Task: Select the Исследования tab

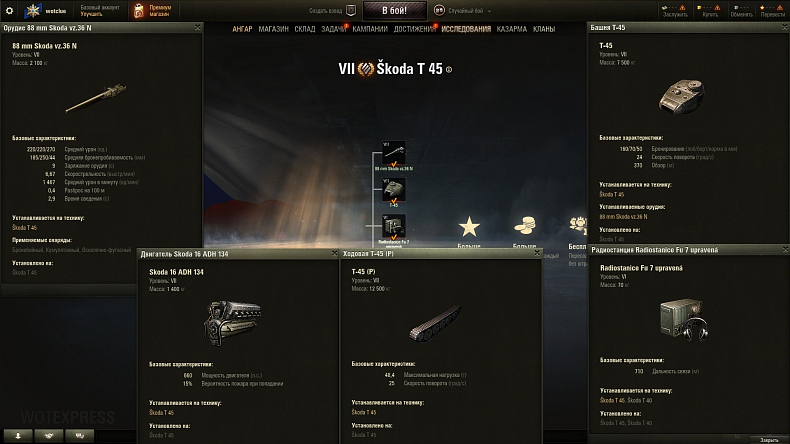Action: tap(466, 29)
